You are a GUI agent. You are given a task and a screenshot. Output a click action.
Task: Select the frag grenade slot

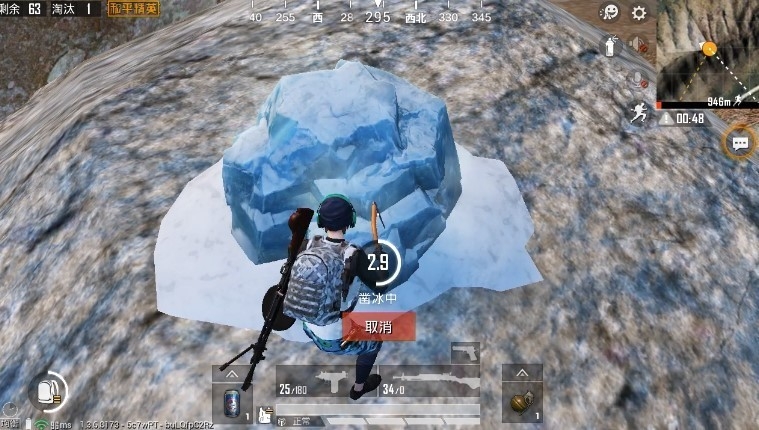522,404
